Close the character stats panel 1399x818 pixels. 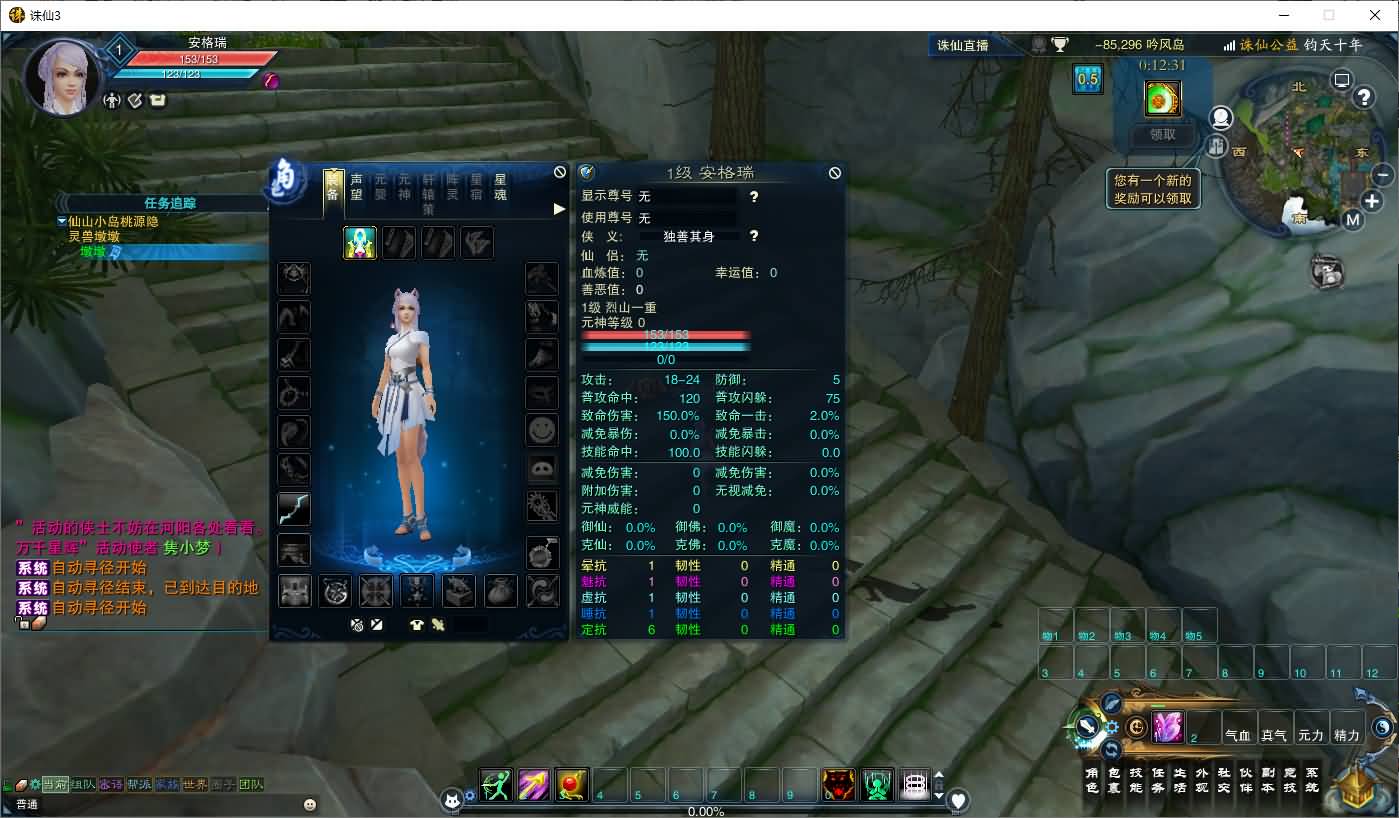(835, 172)
